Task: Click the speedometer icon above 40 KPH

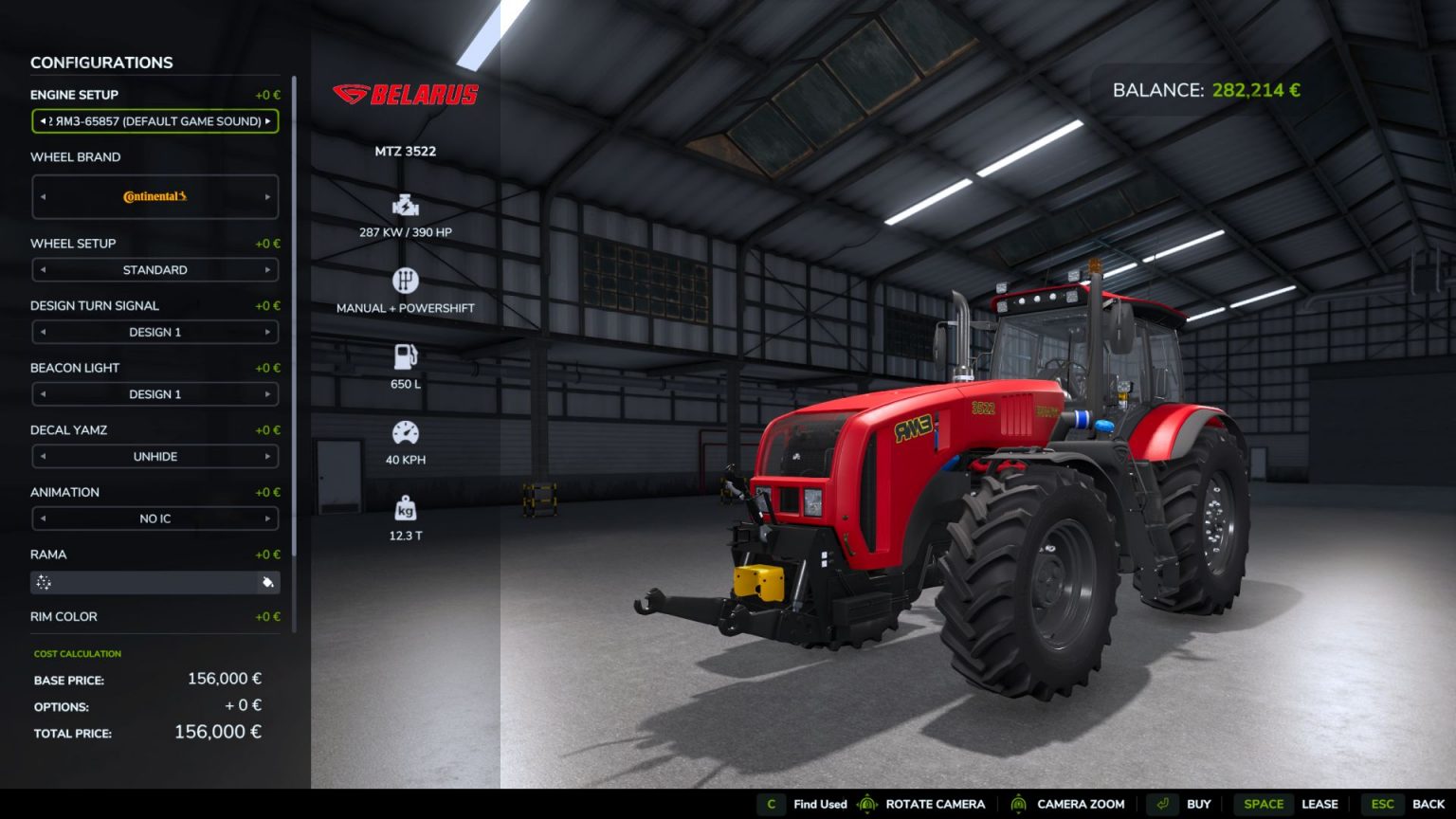Action: tap(406, 432)
